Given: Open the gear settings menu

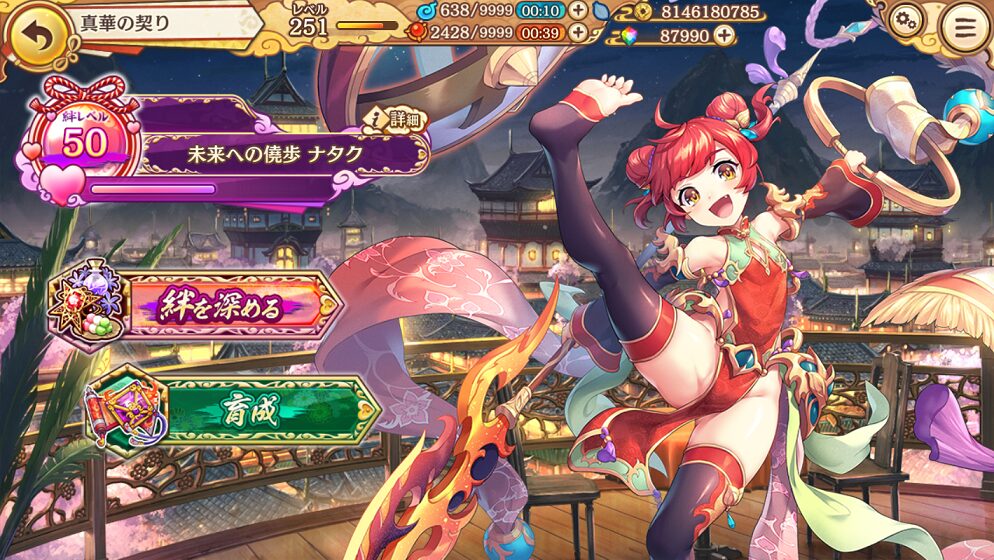Looking at the screenshot, I should click(x=906, y=21).
